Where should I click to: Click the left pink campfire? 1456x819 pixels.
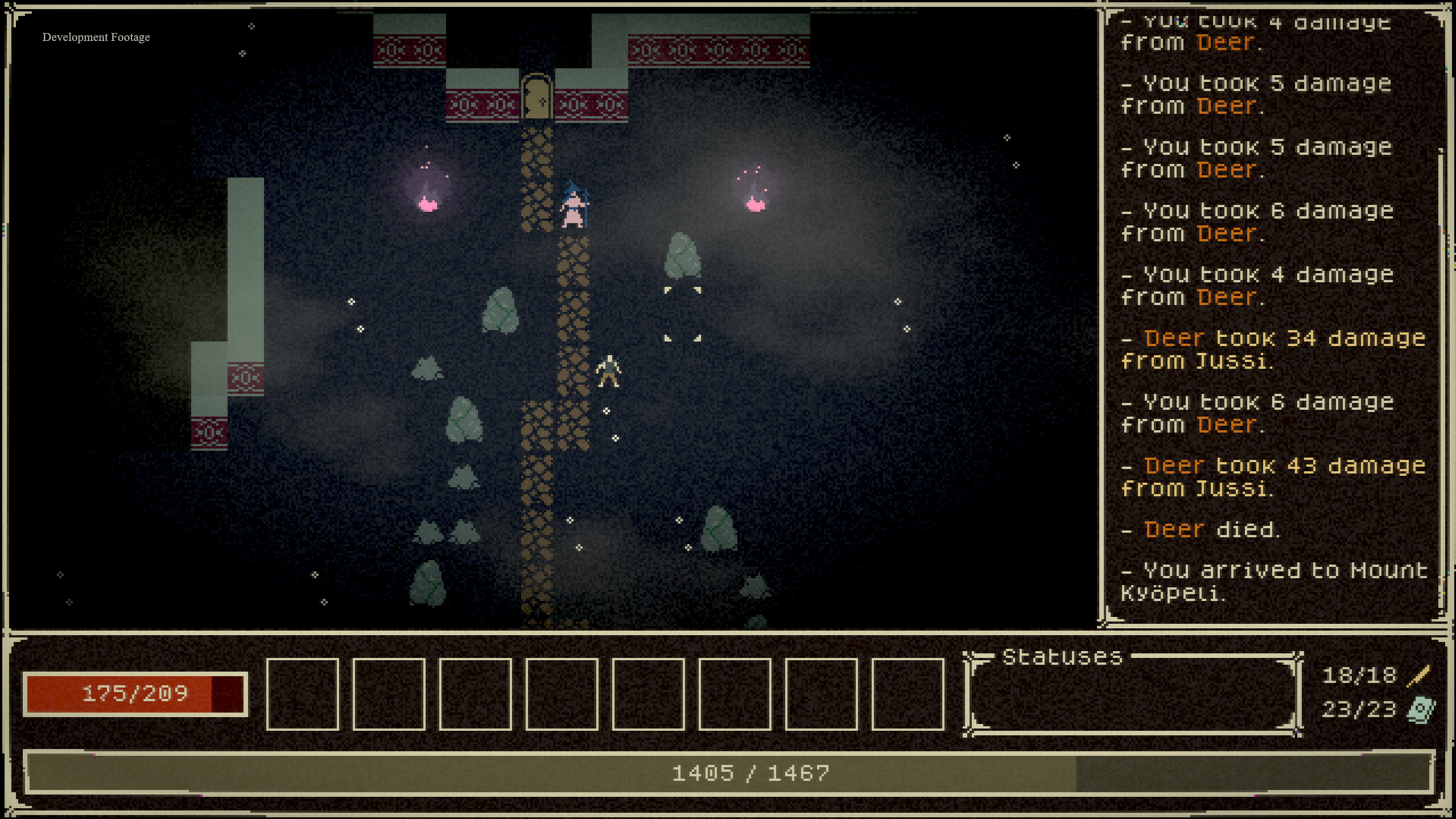click(x=426, y=205)
